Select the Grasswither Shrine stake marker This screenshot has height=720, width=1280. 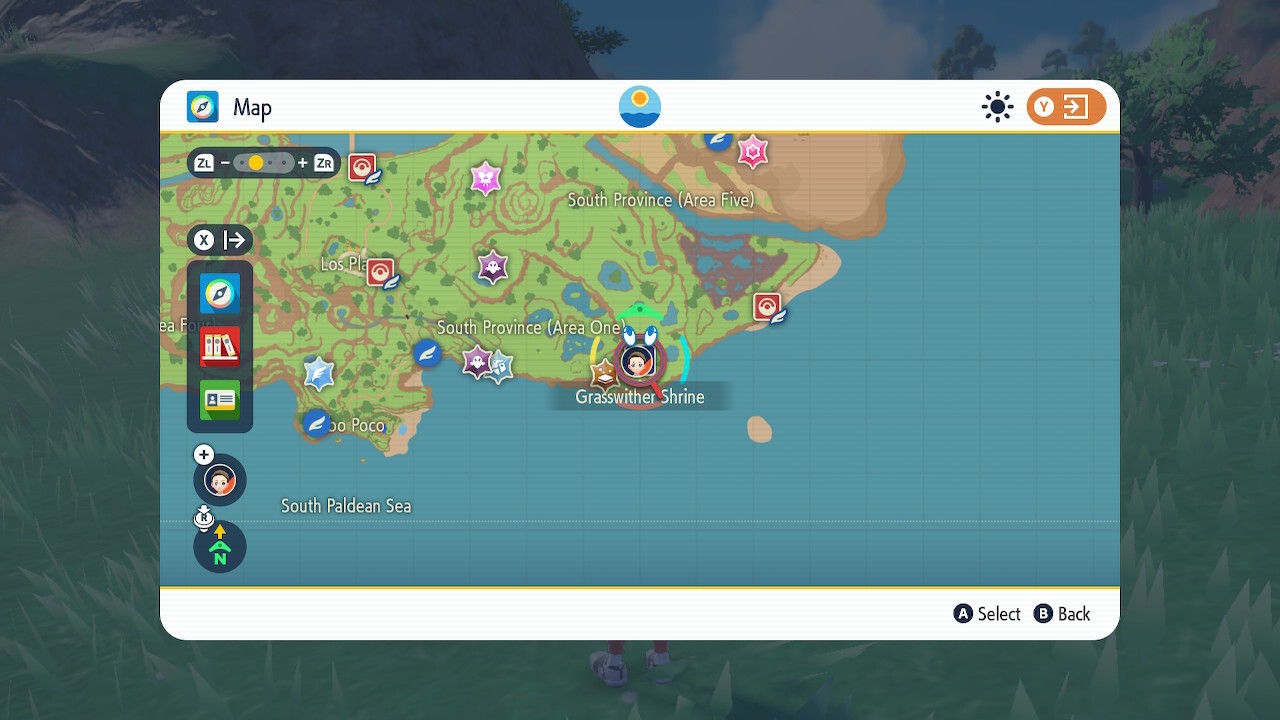604,374
